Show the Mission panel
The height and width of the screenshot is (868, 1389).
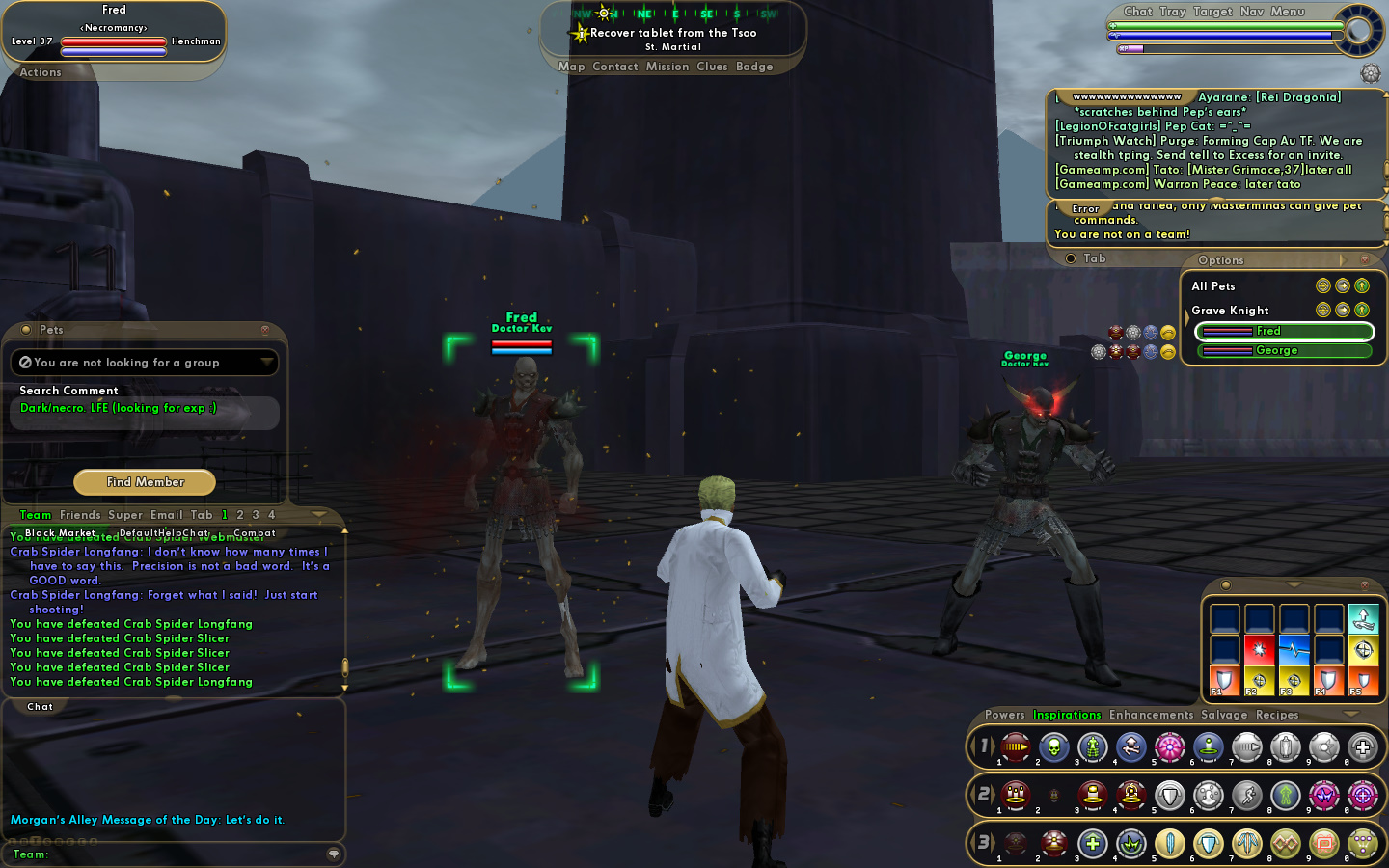pyautogui.click(x=667, y=67)
